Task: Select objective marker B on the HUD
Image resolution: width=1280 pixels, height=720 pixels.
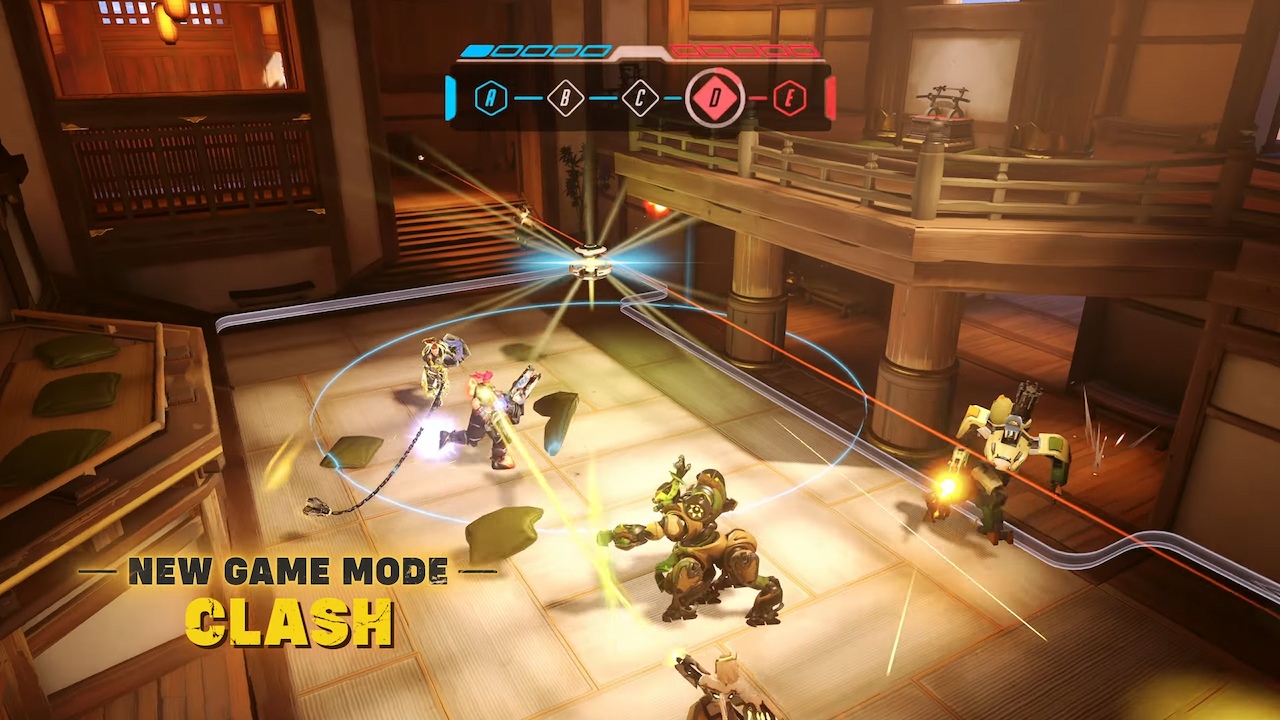Action: point(565,97)
